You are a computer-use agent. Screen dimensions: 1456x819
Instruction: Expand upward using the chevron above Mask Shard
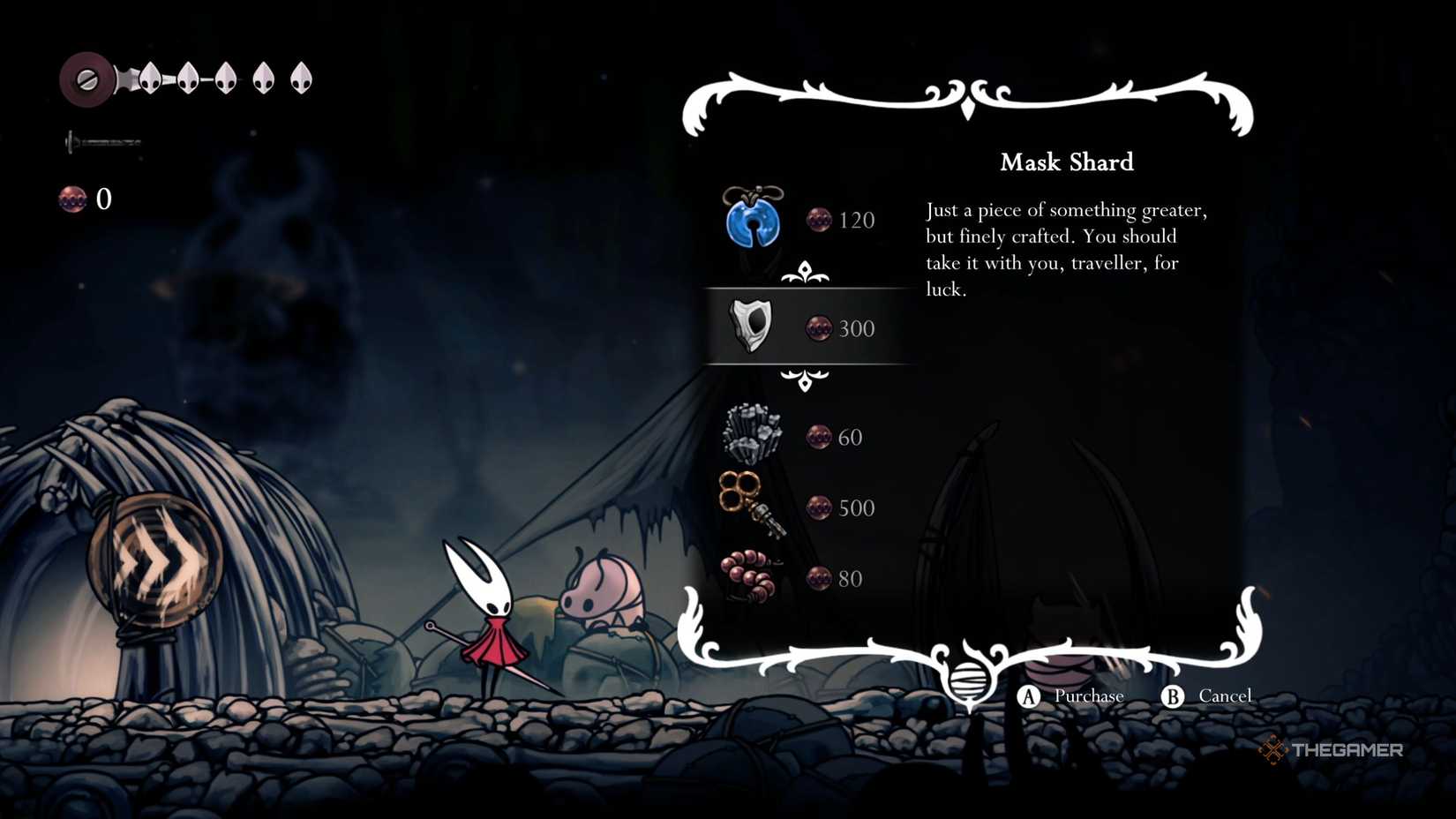804,272
